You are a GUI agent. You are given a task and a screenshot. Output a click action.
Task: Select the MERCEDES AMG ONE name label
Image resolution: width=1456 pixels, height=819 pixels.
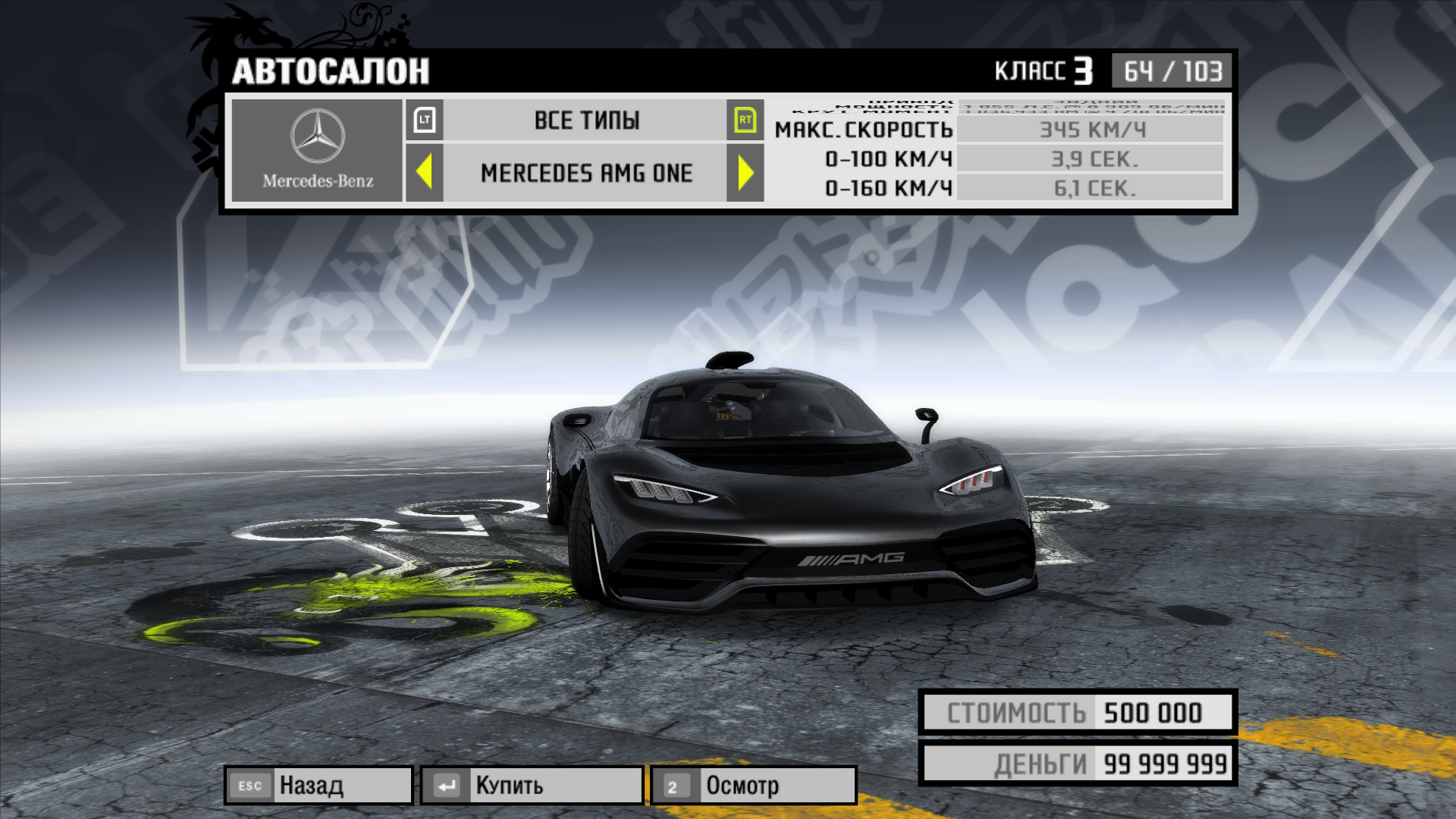click(x=585, y=173)
